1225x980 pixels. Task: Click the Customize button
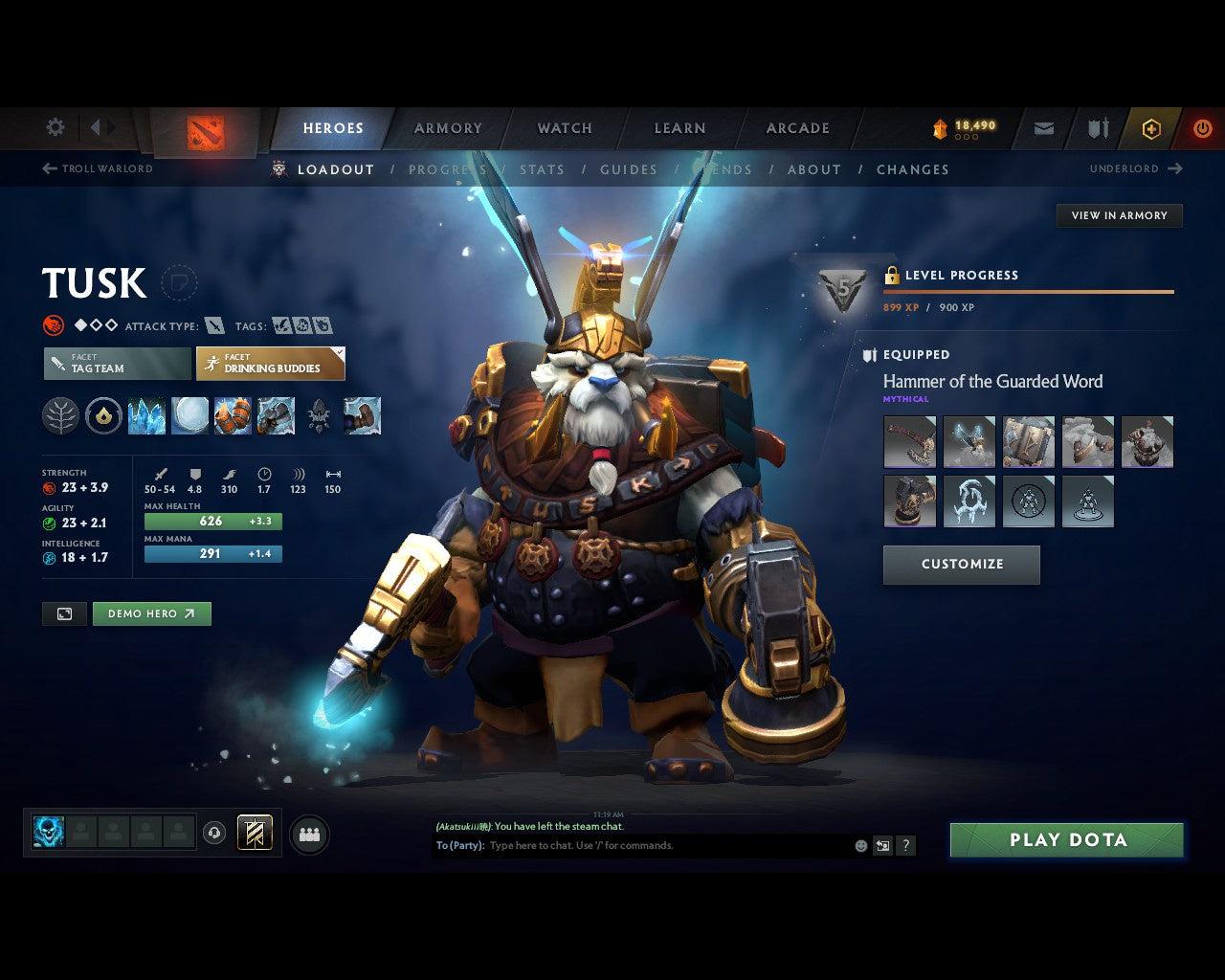961,565
